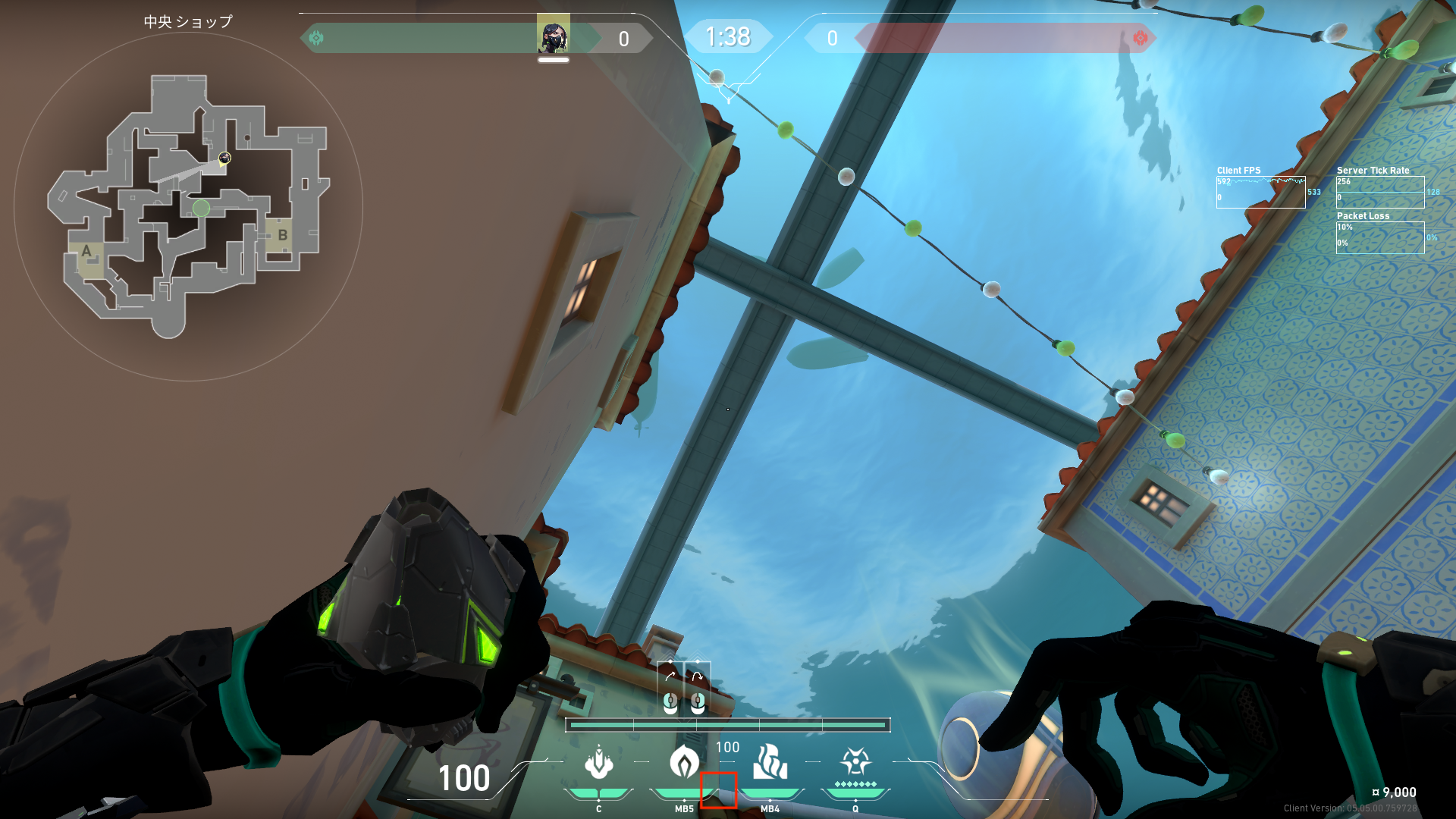The height and width of the screenshot is (819, 1456).
Task: Activate the Snake Bite ability icon
Action: 598,763
